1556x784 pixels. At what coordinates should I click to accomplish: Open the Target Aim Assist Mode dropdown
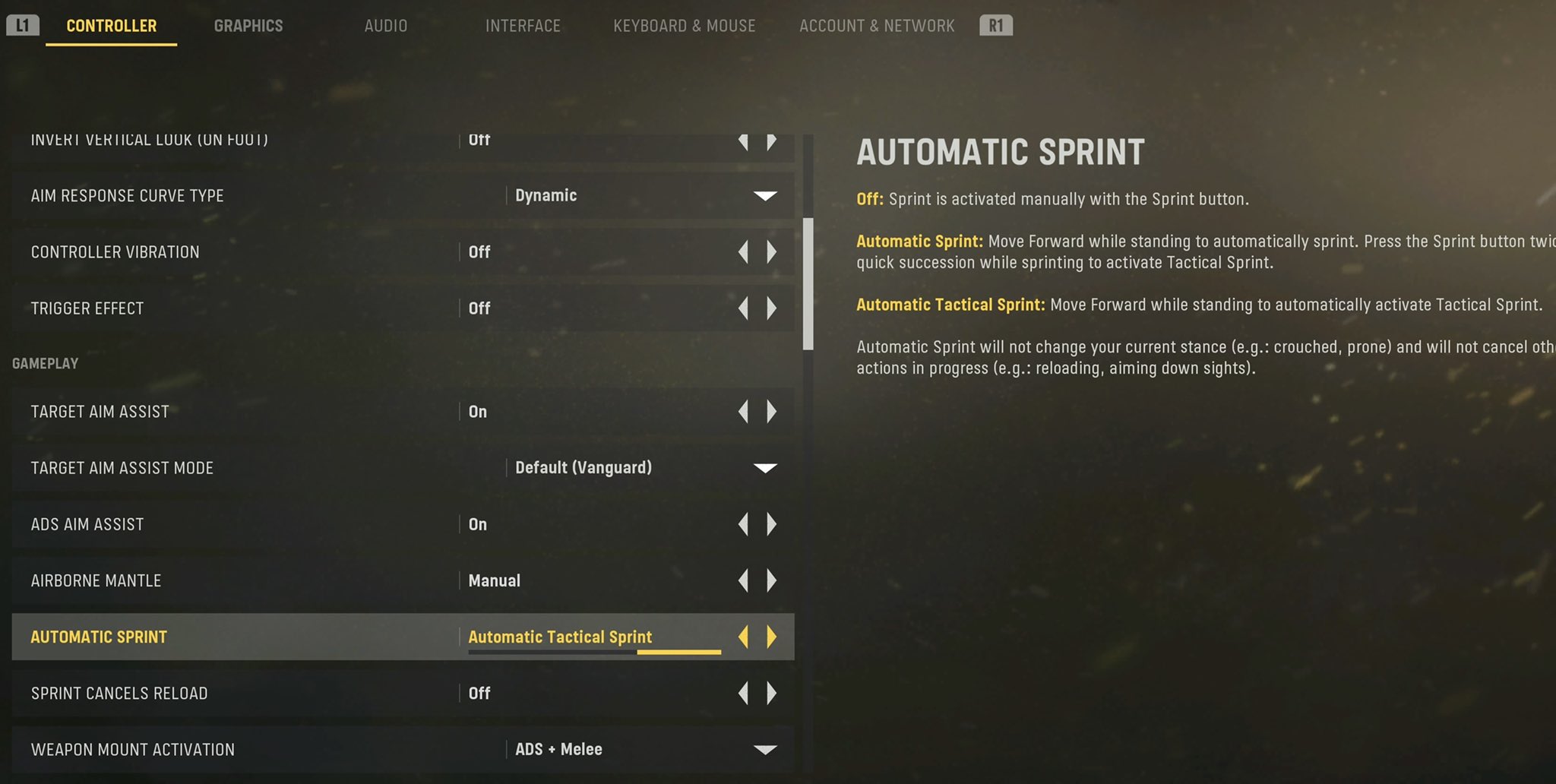pos(765,468)
